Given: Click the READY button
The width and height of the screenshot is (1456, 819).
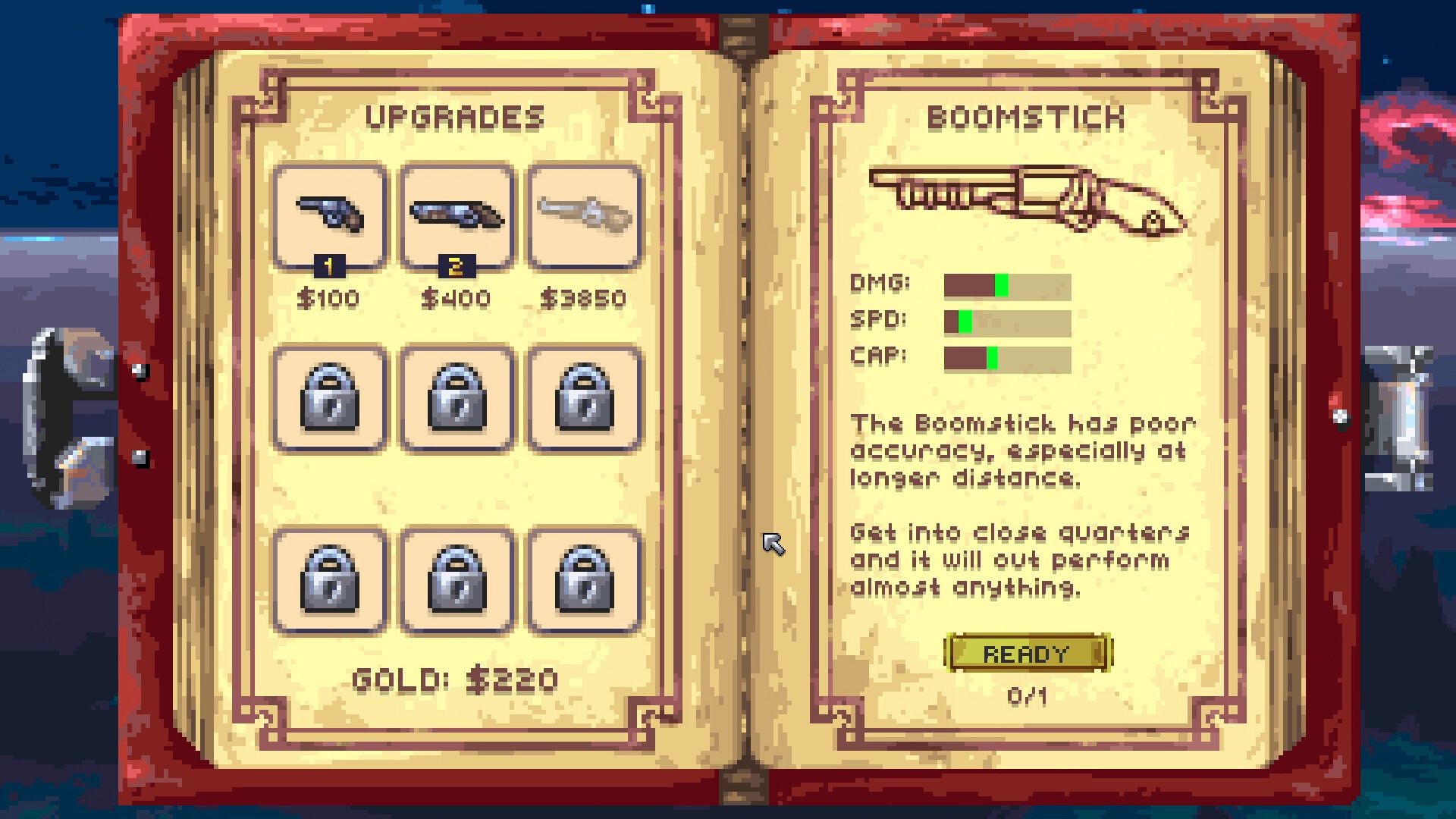Looking at the screenshot, I should click(1027, 653).
